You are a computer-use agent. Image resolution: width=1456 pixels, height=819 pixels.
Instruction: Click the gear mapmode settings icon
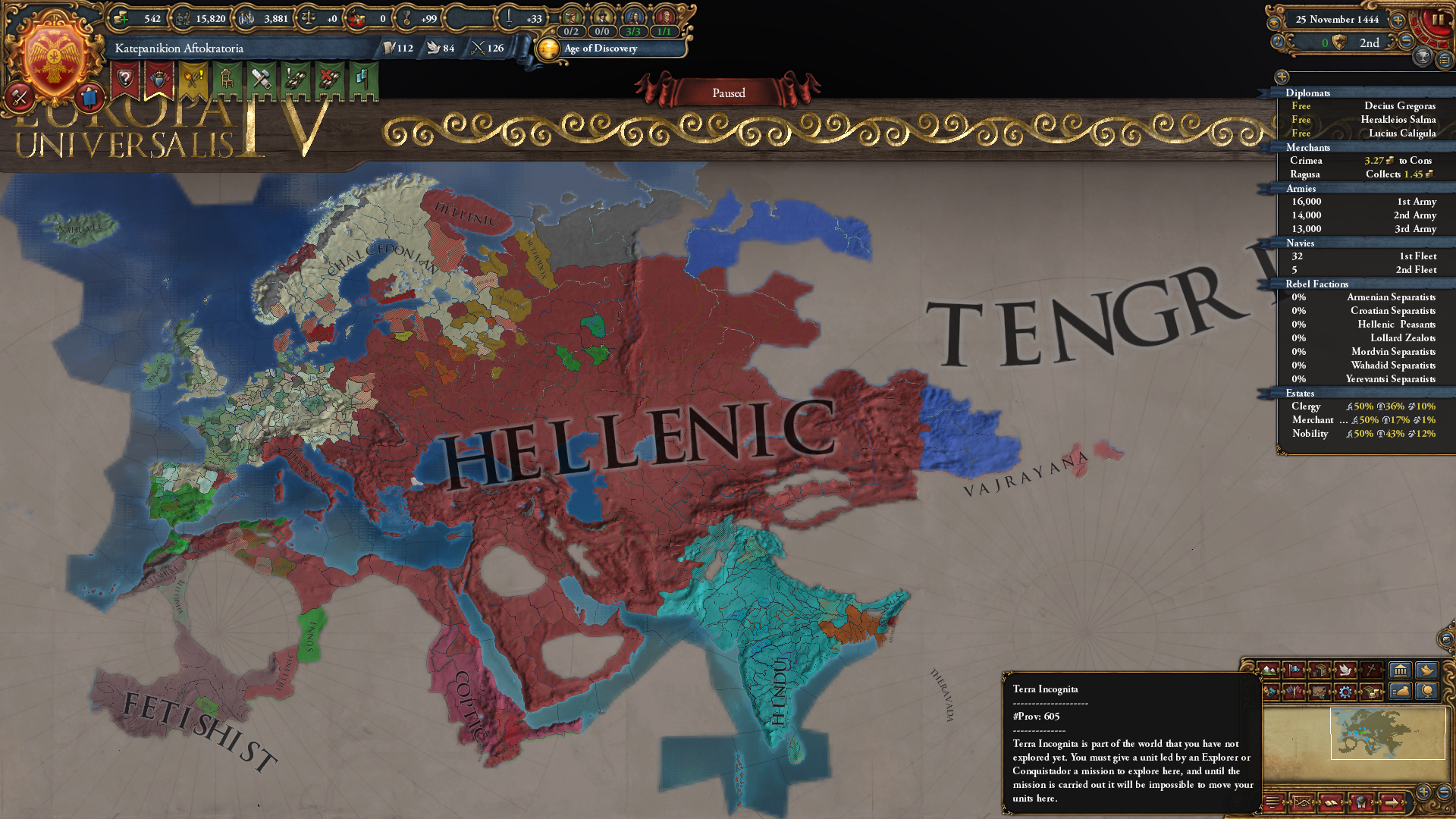click(x=1346, y=693)
